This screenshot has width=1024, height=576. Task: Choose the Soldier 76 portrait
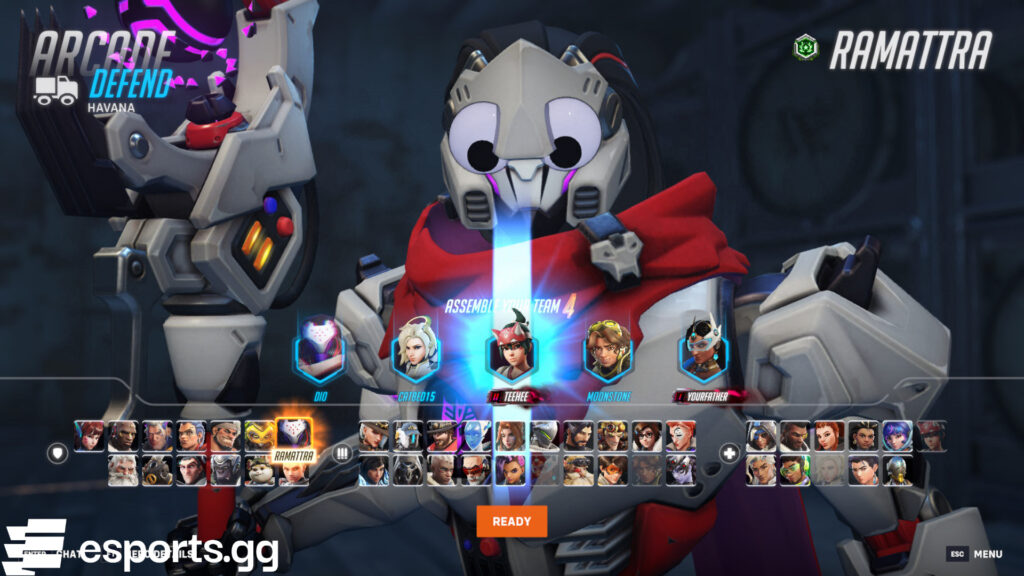point(476,470)
